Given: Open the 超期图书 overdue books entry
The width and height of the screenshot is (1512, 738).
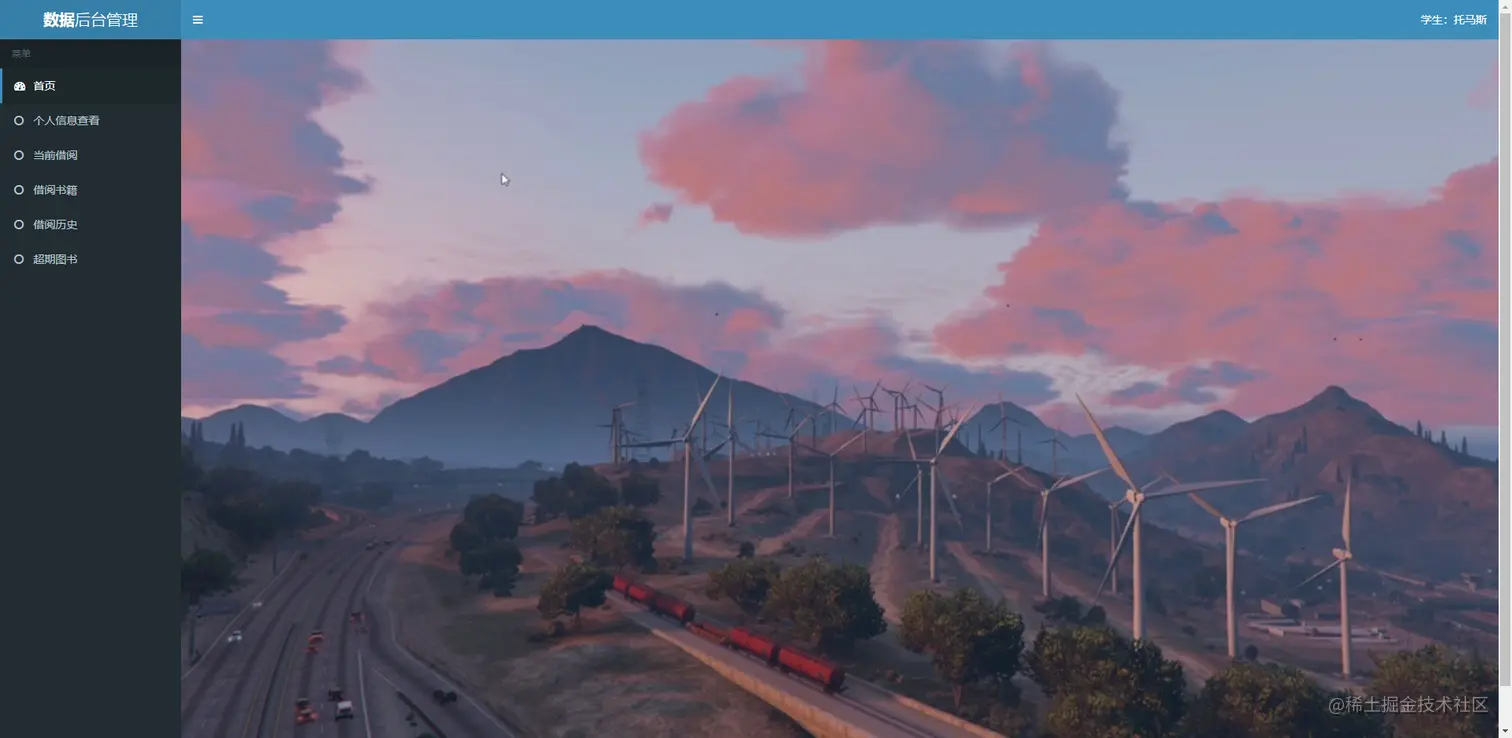Looking at the screenshot, I should coord(55,259).
